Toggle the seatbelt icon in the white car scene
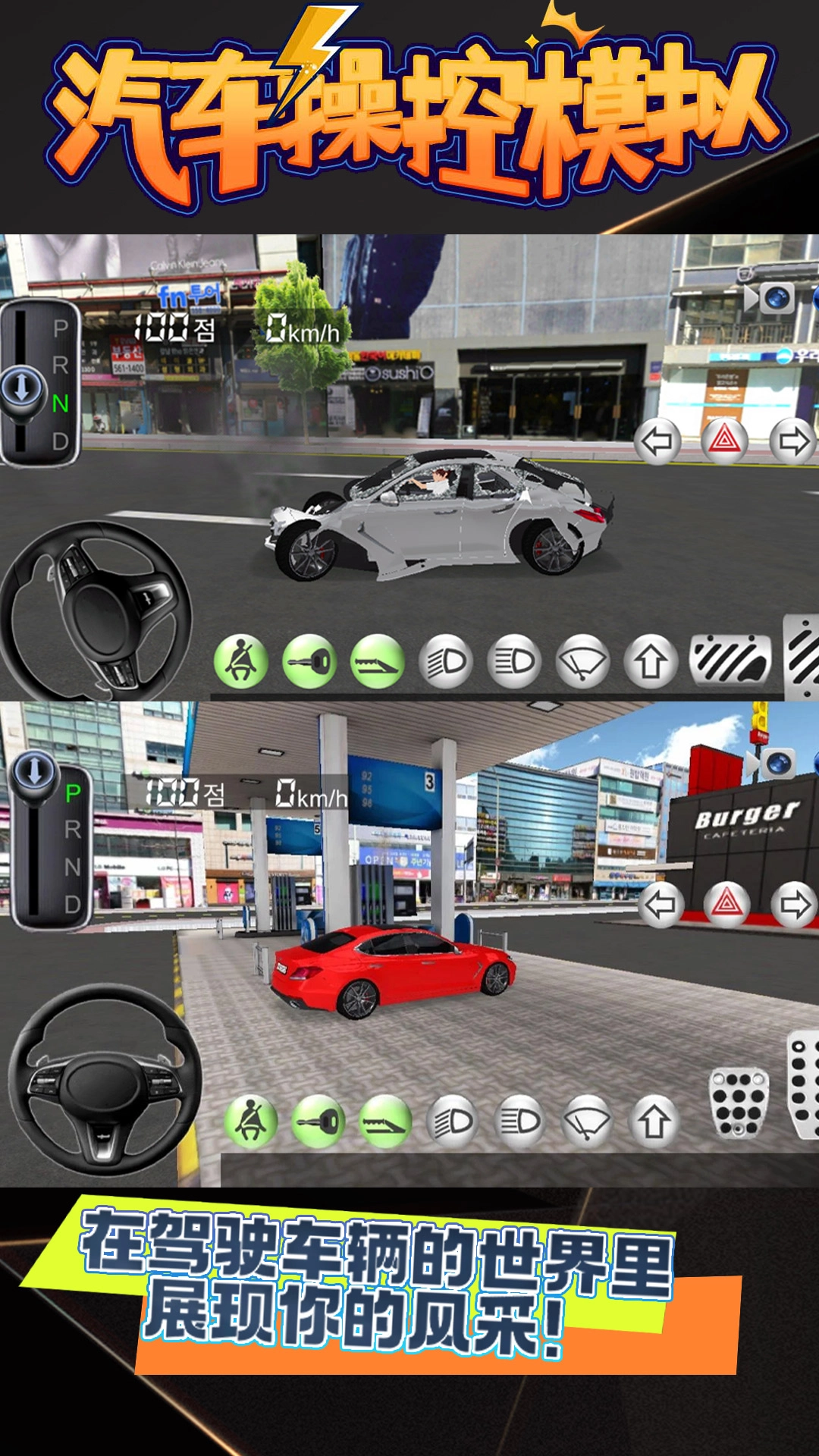Image resolution: width=819 pixels, height=1456 pixels. [241, 662]
